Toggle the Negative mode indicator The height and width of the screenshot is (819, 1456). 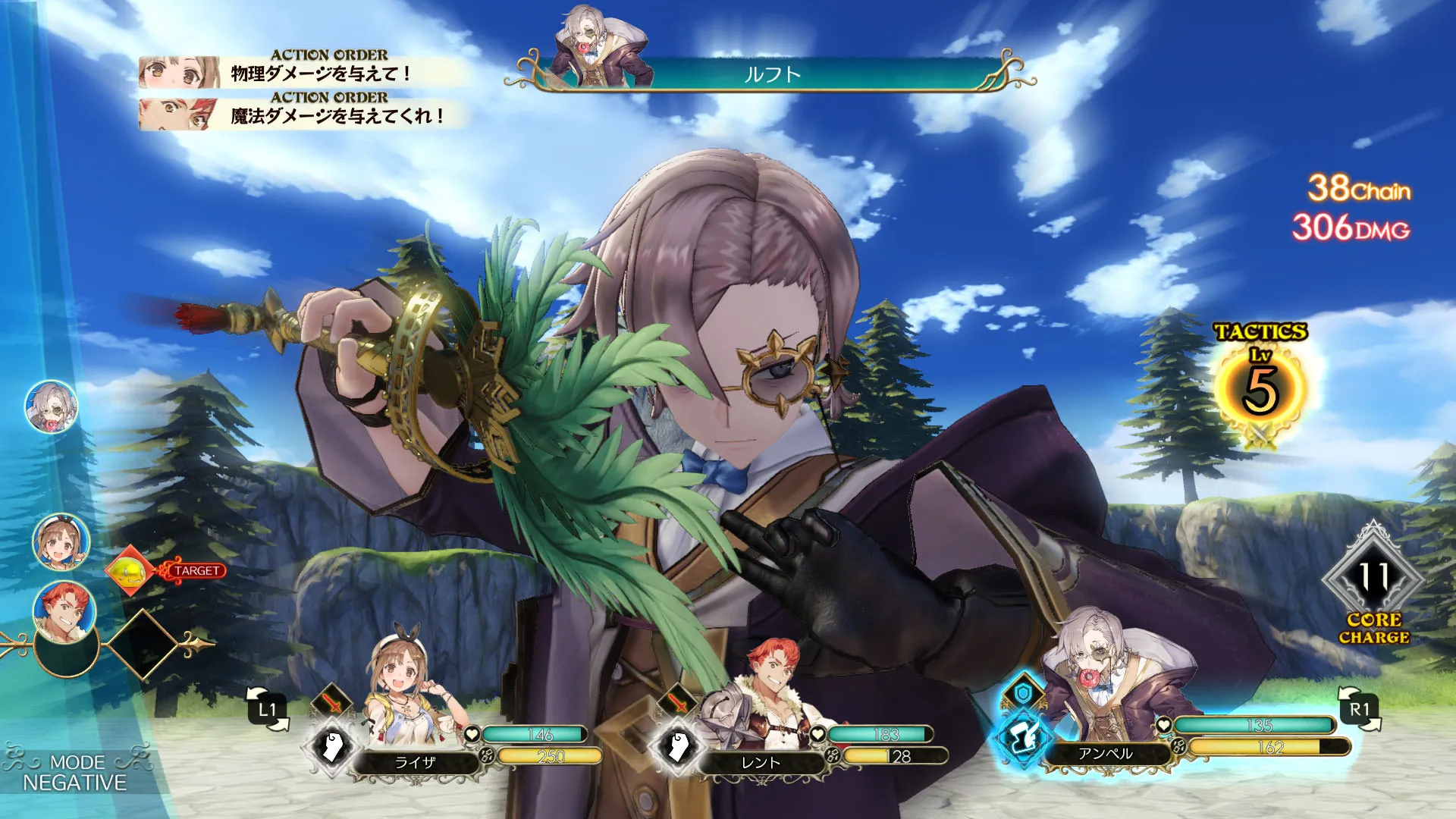pos(74,772)
